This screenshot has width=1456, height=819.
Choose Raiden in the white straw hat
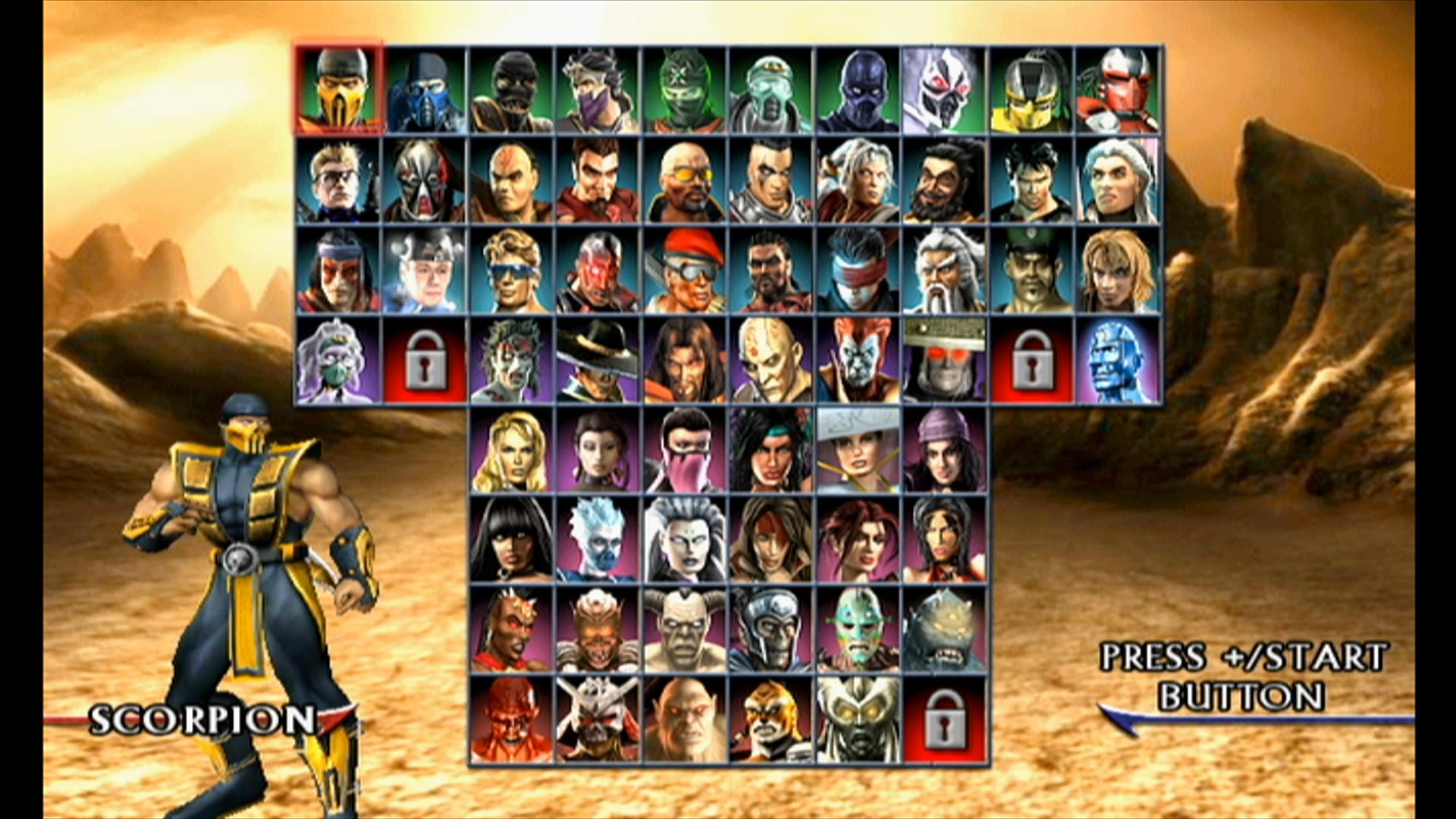coord(857,450)
